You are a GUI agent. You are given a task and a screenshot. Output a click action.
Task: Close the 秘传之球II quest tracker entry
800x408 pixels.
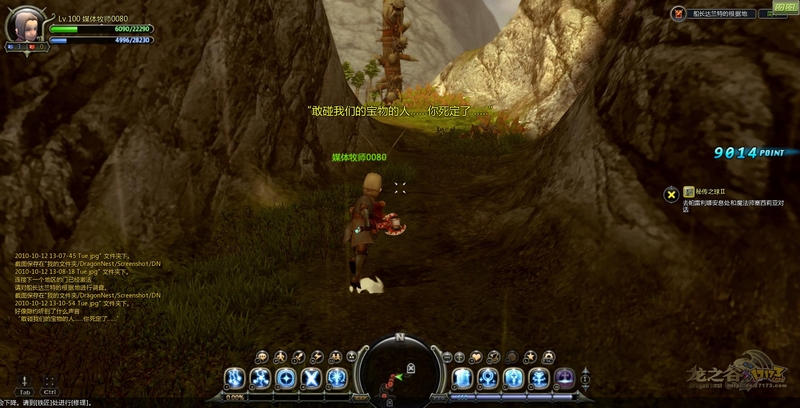pos(672,193)
